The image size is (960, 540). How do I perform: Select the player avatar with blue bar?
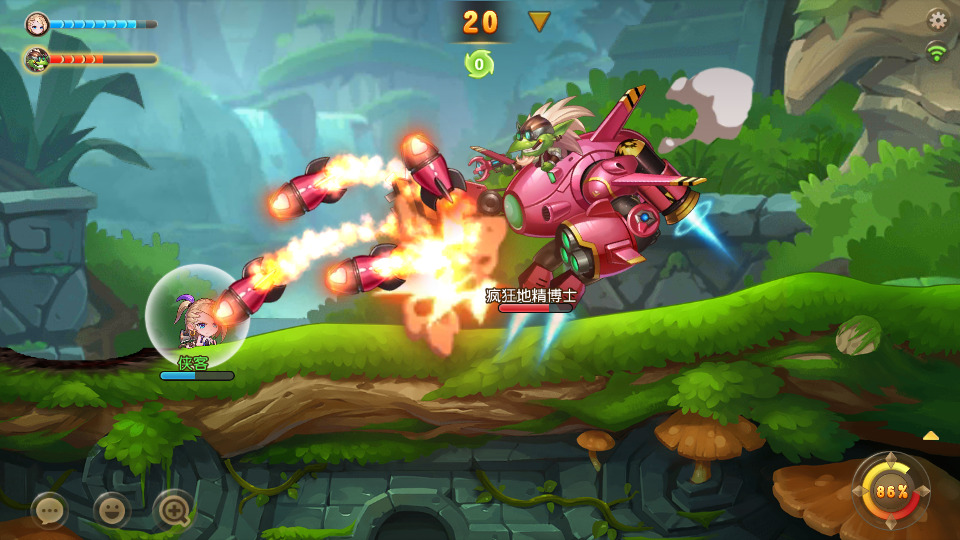[37, 23]
